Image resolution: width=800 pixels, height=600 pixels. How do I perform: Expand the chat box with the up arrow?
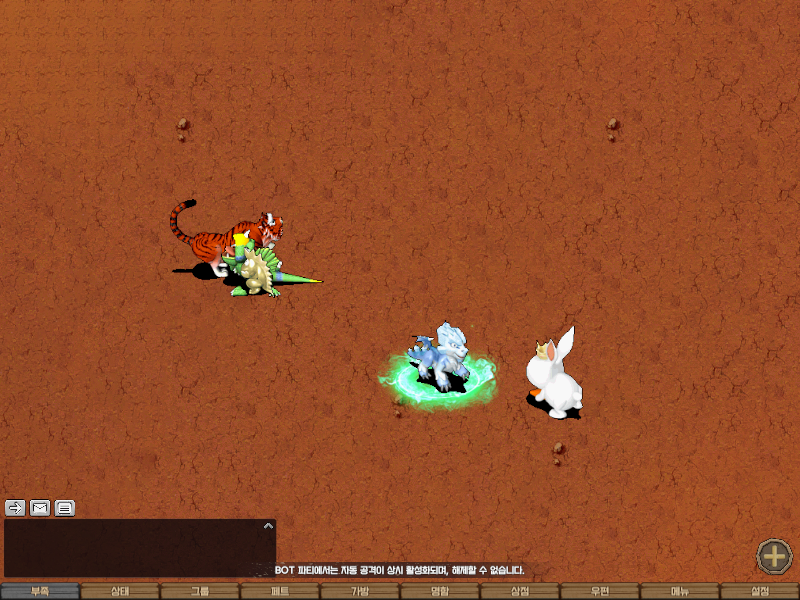click(x=267, y=525)
